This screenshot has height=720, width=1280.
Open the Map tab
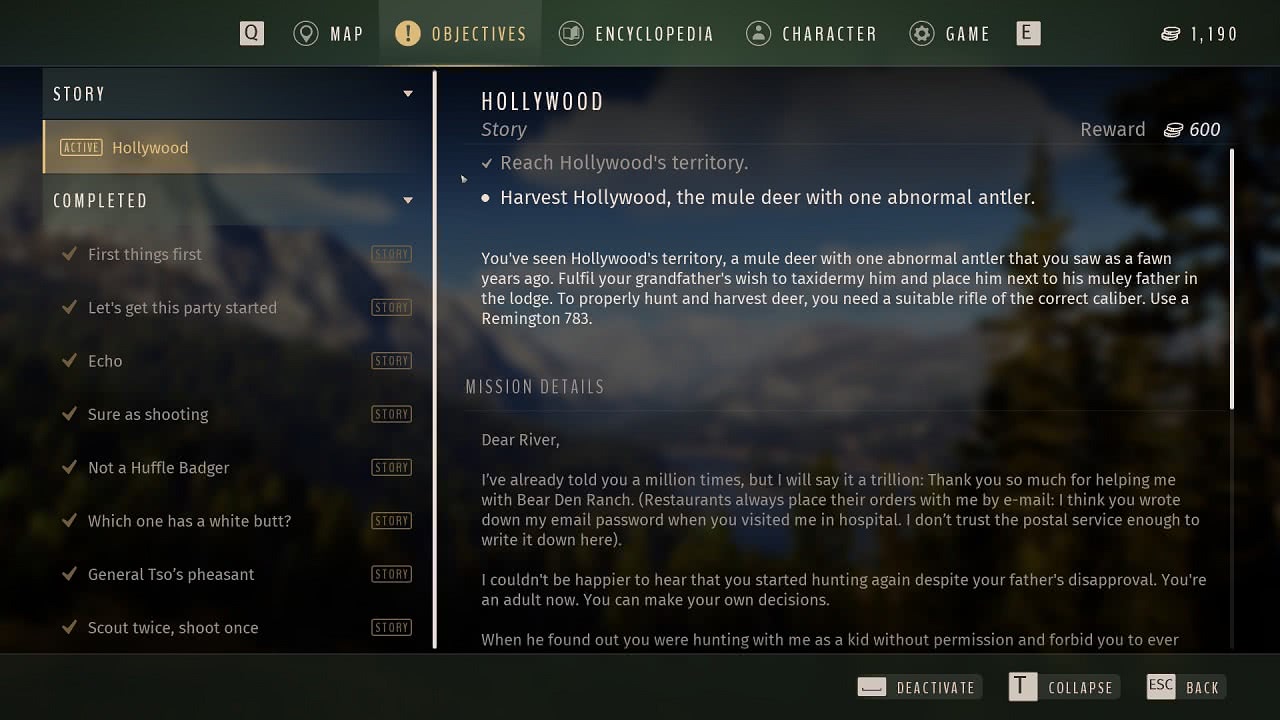point(328,34)
